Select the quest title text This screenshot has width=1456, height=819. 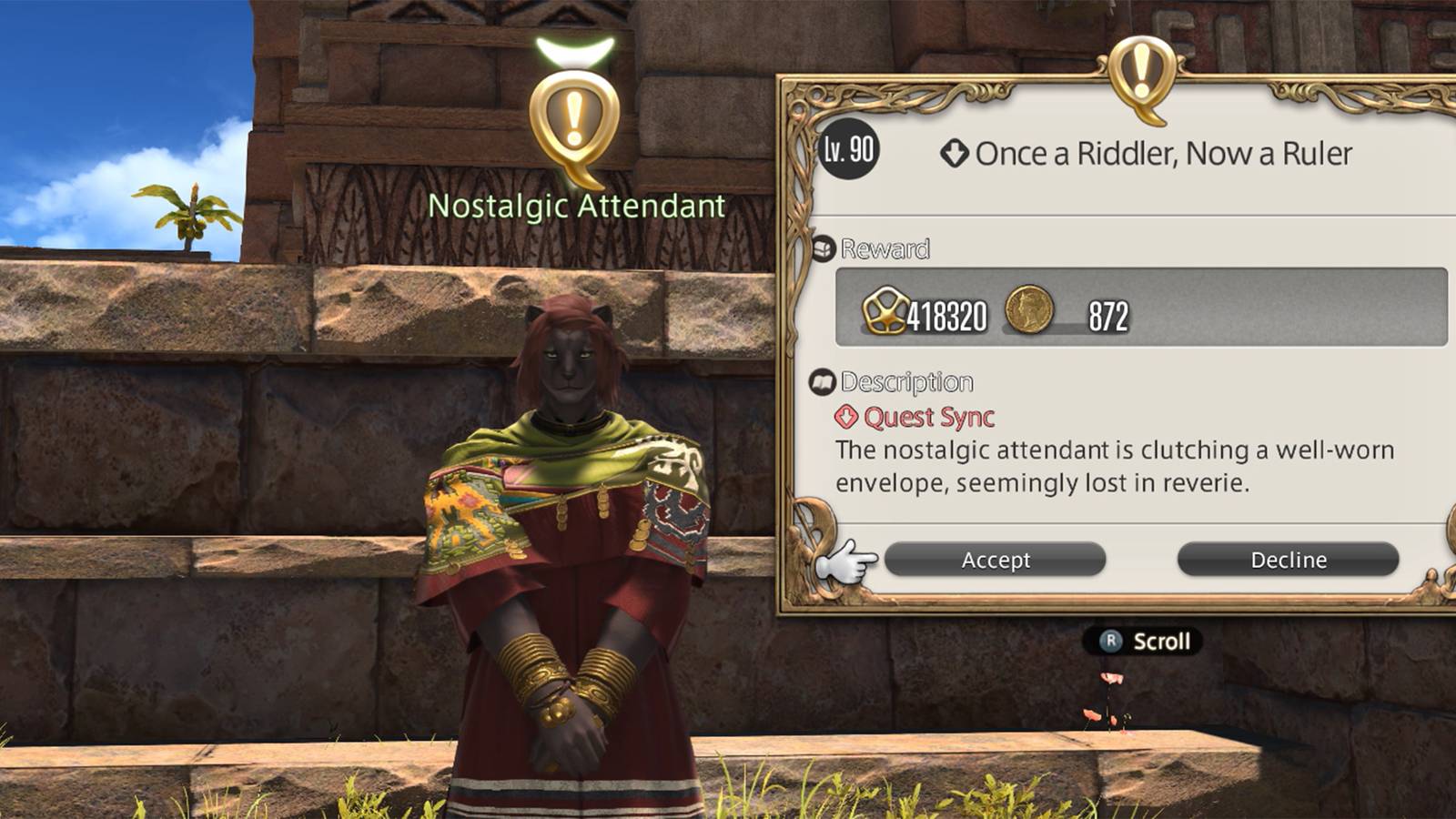tap(1165, 154)
